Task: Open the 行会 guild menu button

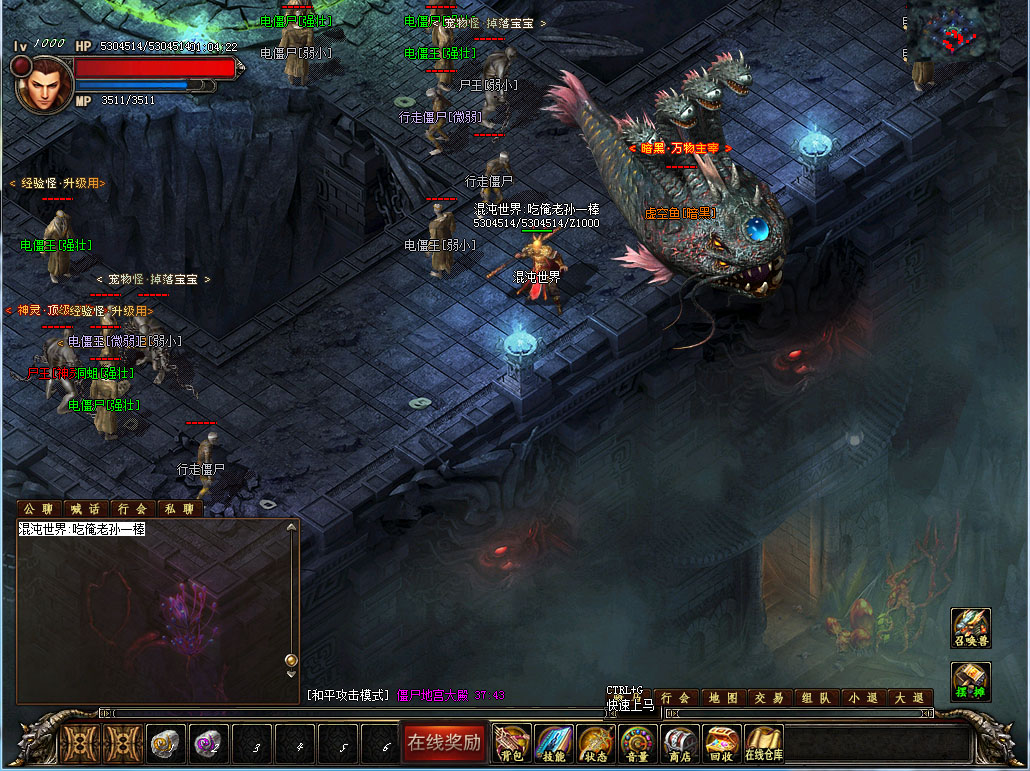Action: pyautogui.click(x=676, y=698)
